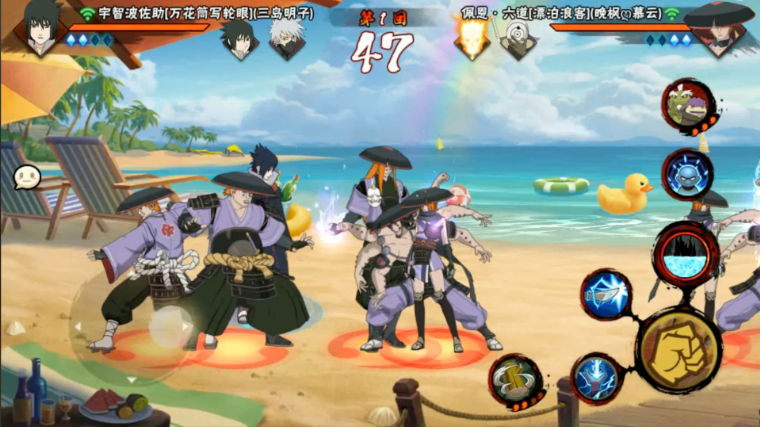Screen dimensions: 760x427
Task: Use the substitution log escape button
Action: coord(516,381)
